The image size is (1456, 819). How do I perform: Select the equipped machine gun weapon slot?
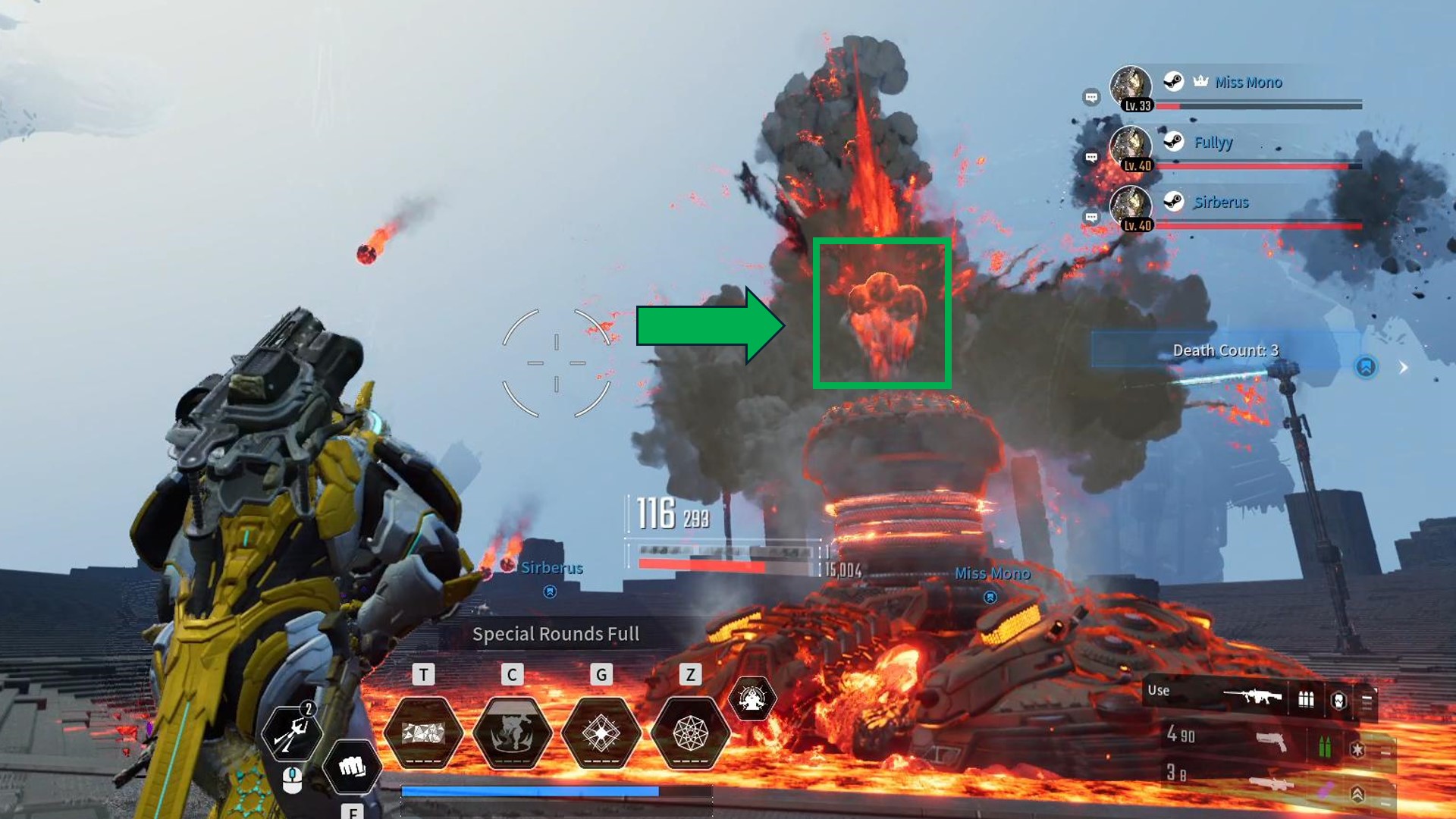[x=1253, y=696]
